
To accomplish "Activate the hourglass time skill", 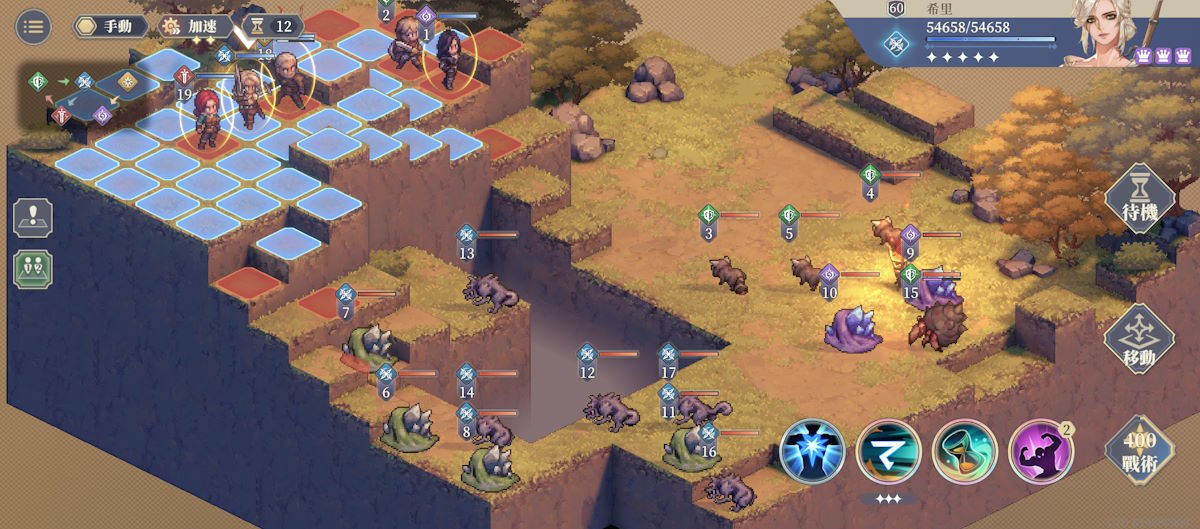I will pyautogui.click(x=964, y=452).
